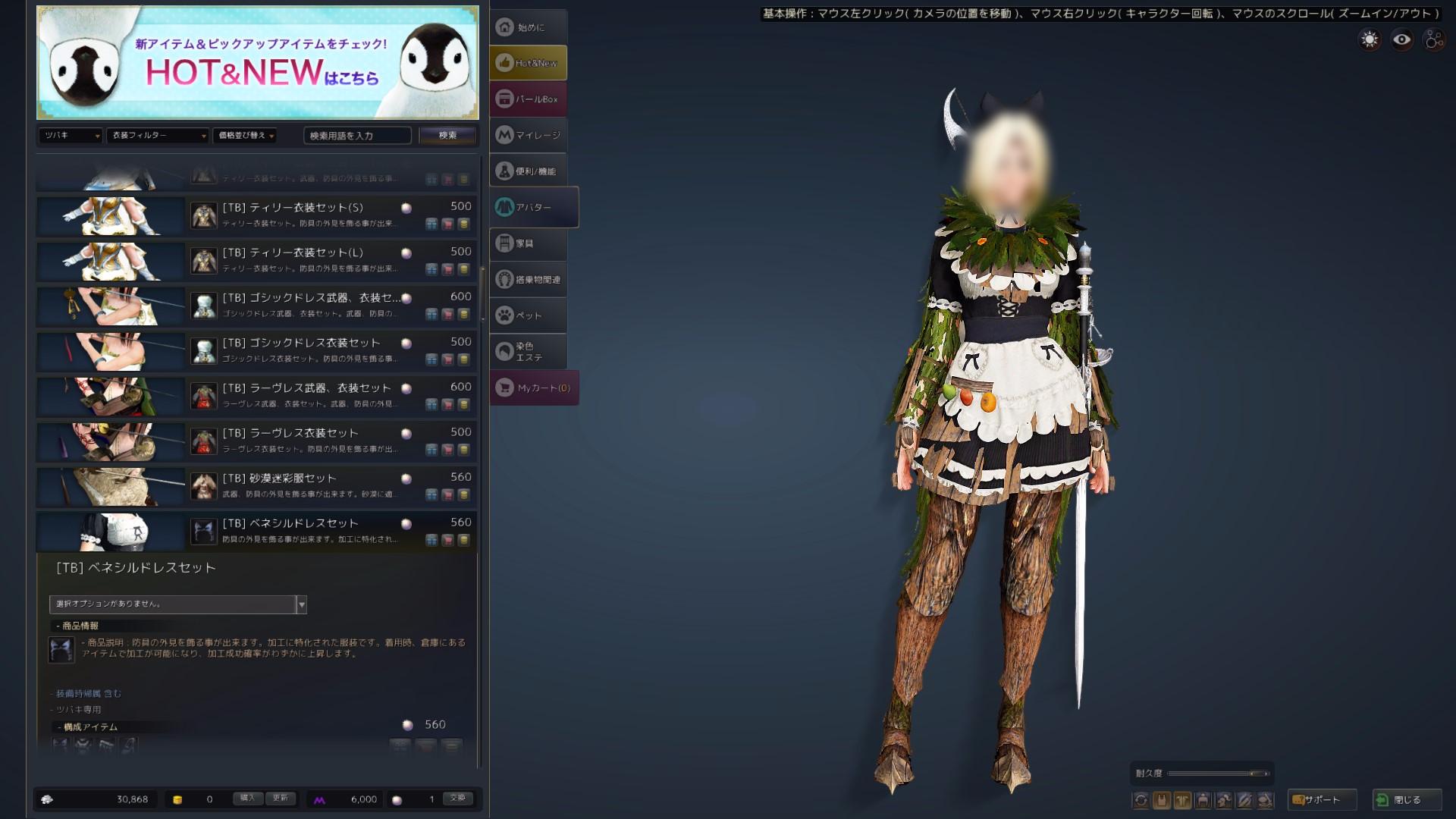Toggle the eye icon to hide UI
Image resolution: width=1456 pixels, height=819 pixels.
point(1400,39)
